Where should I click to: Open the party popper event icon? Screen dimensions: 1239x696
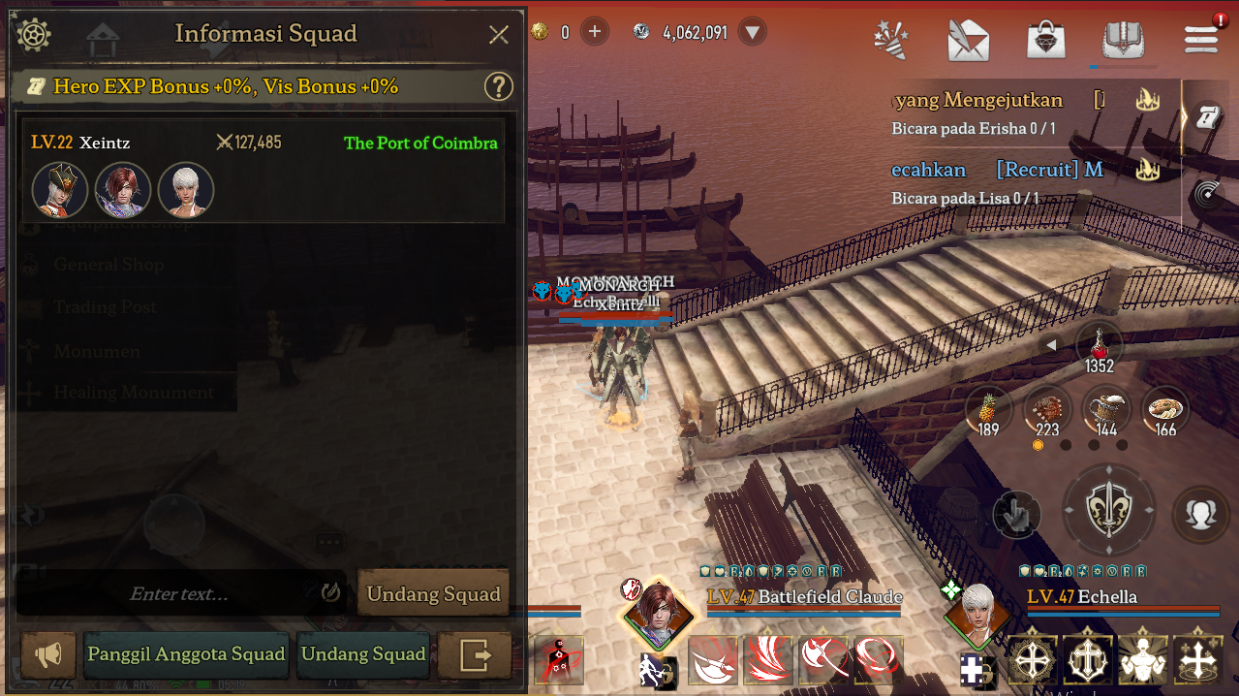point(890,40)
